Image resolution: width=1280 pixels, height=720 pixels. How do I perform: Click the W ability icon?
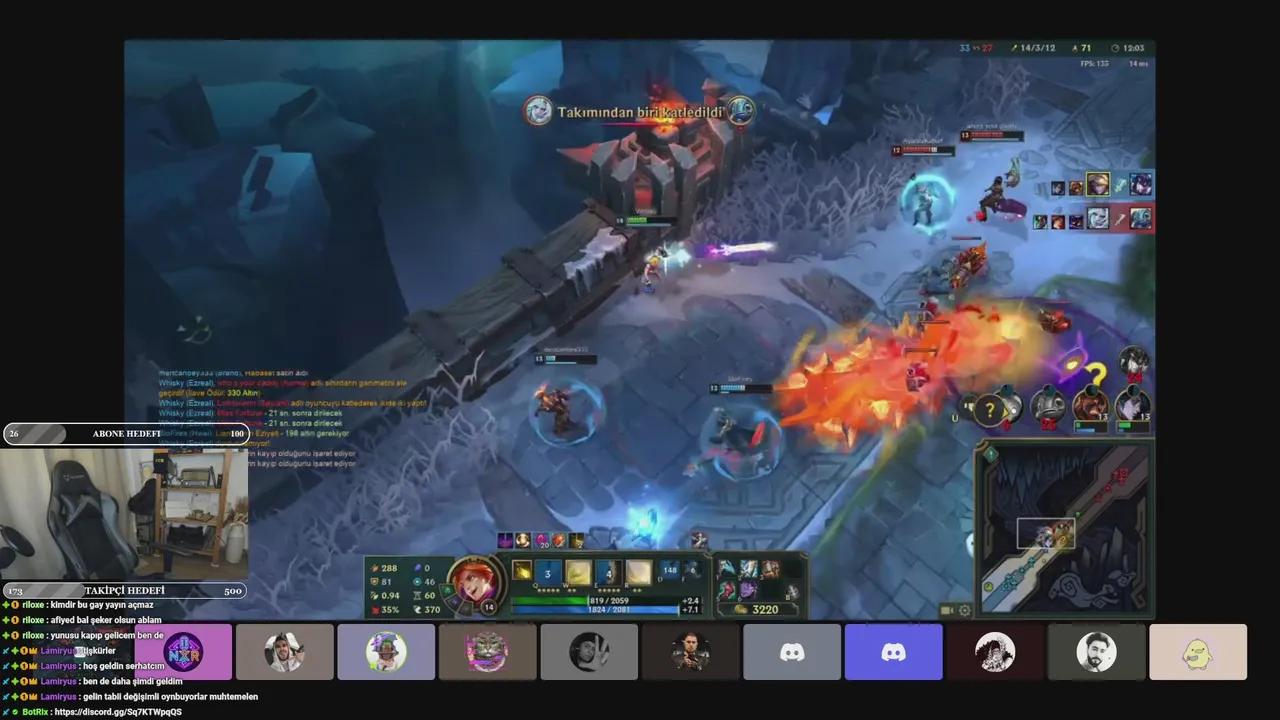click(x=577, y=572)
